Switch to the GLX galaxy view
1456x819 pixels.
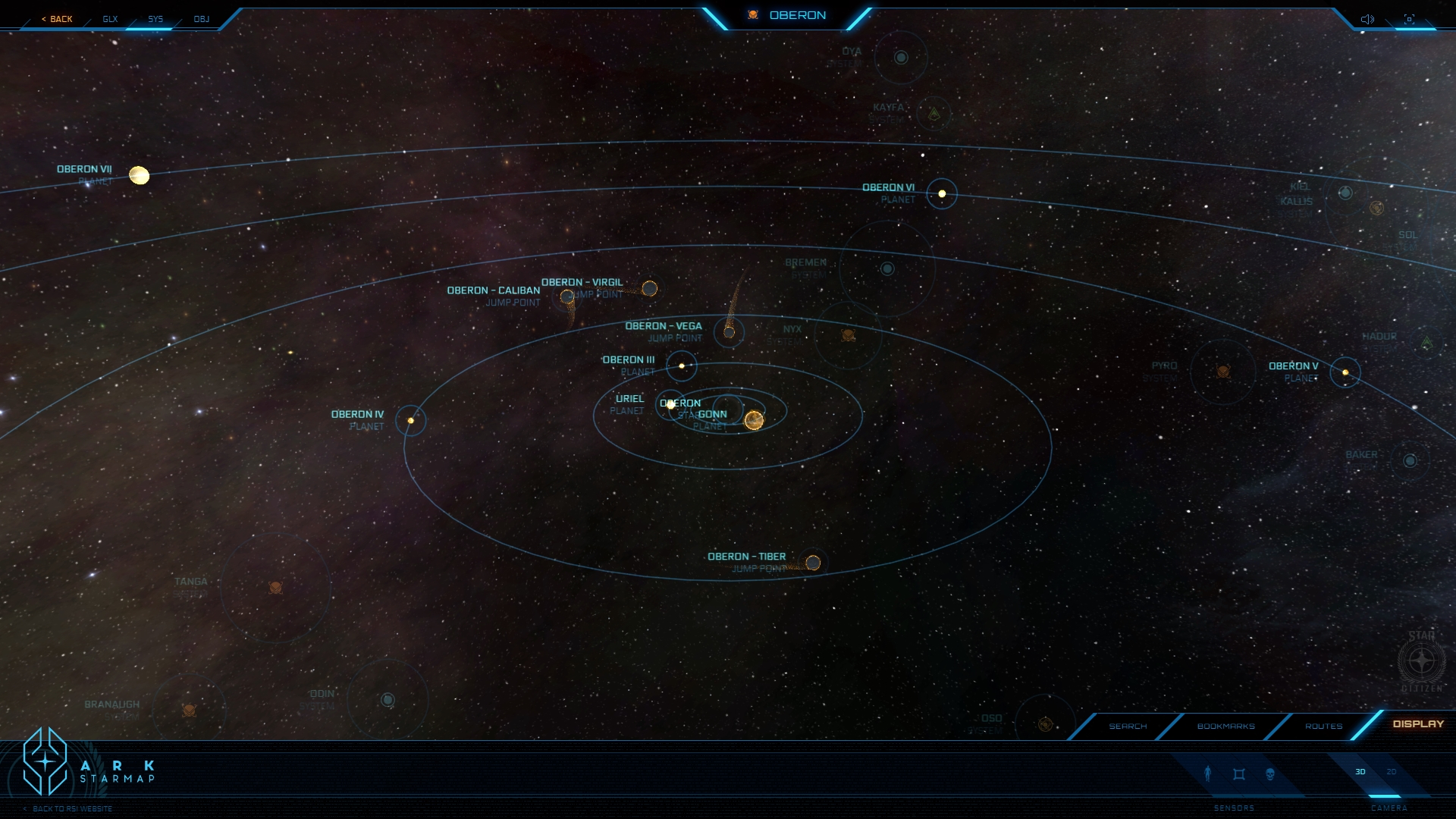pyautogui.click(x=110, y=19)
